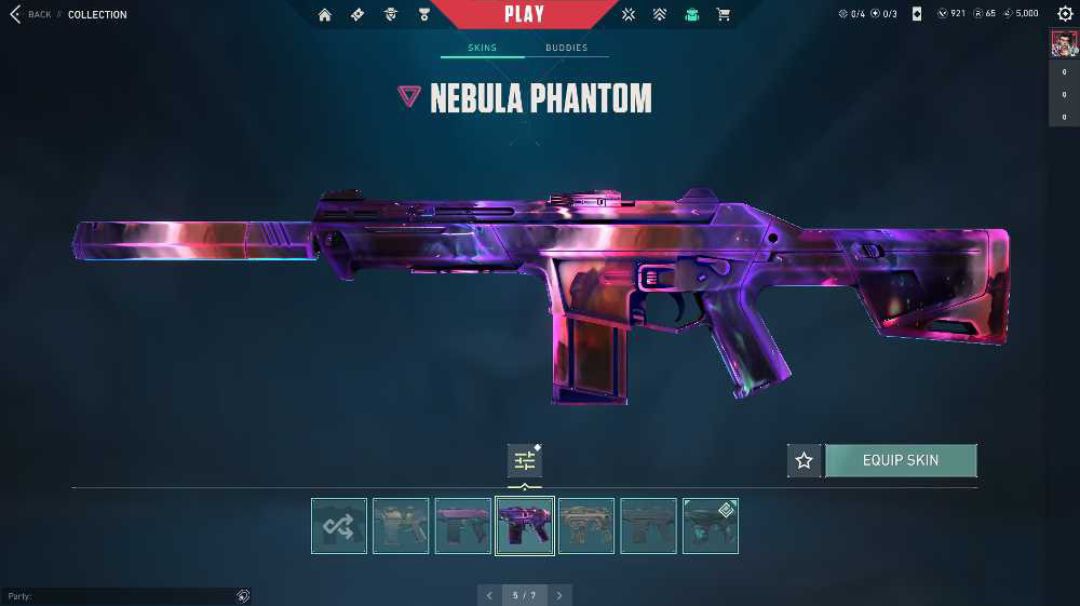Viewport: 1080px width, 606px height.
Task: Open the battlepass ticket icon
Action: tap(358, 15)
